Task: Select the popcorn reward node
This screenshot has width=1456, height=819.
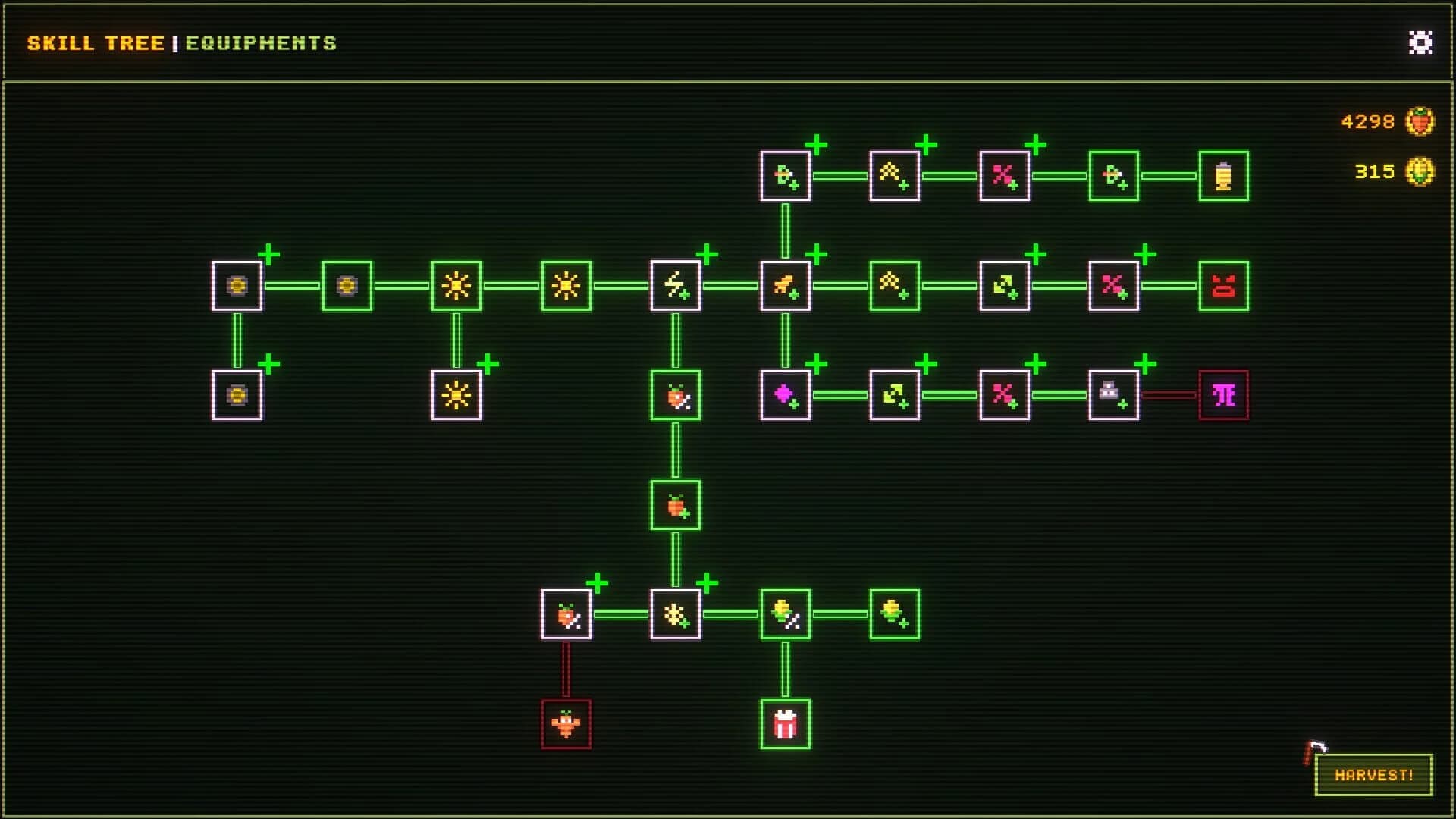Action: click(x=785, y=723)
